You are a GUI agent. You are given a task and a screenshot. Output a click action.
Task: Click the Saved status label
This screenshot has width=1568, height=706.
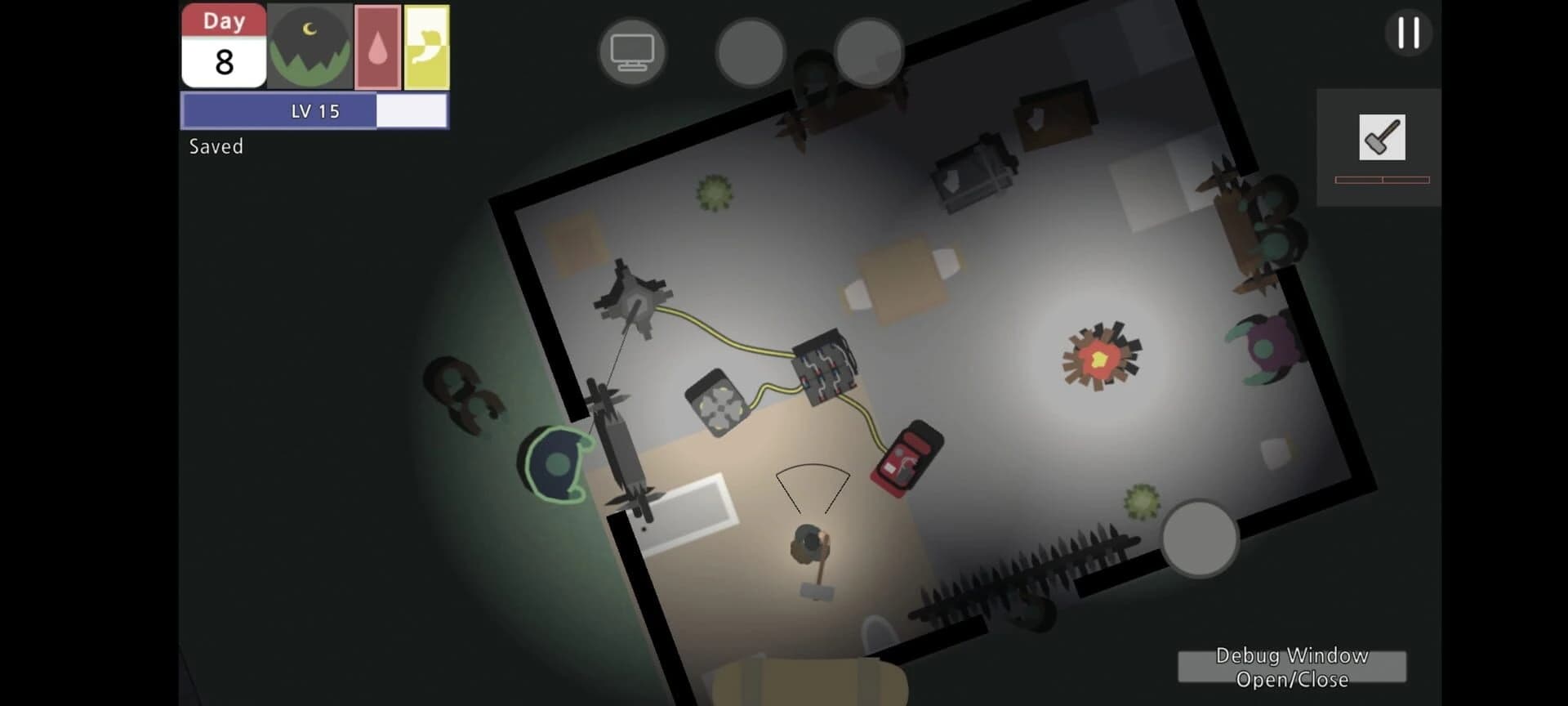tap(215, 146)
